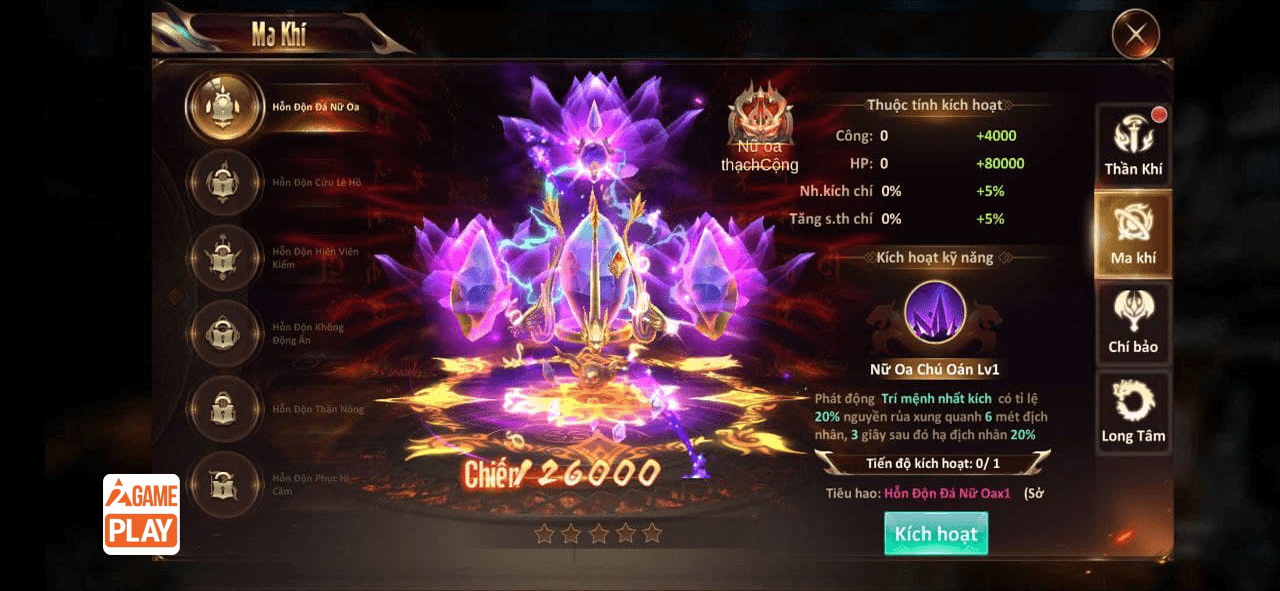Go to the Long Tâm tab
Image resolution: width=1280 pixels, height=591 pixels.
pyautogui.click(x=1133, y=411)
